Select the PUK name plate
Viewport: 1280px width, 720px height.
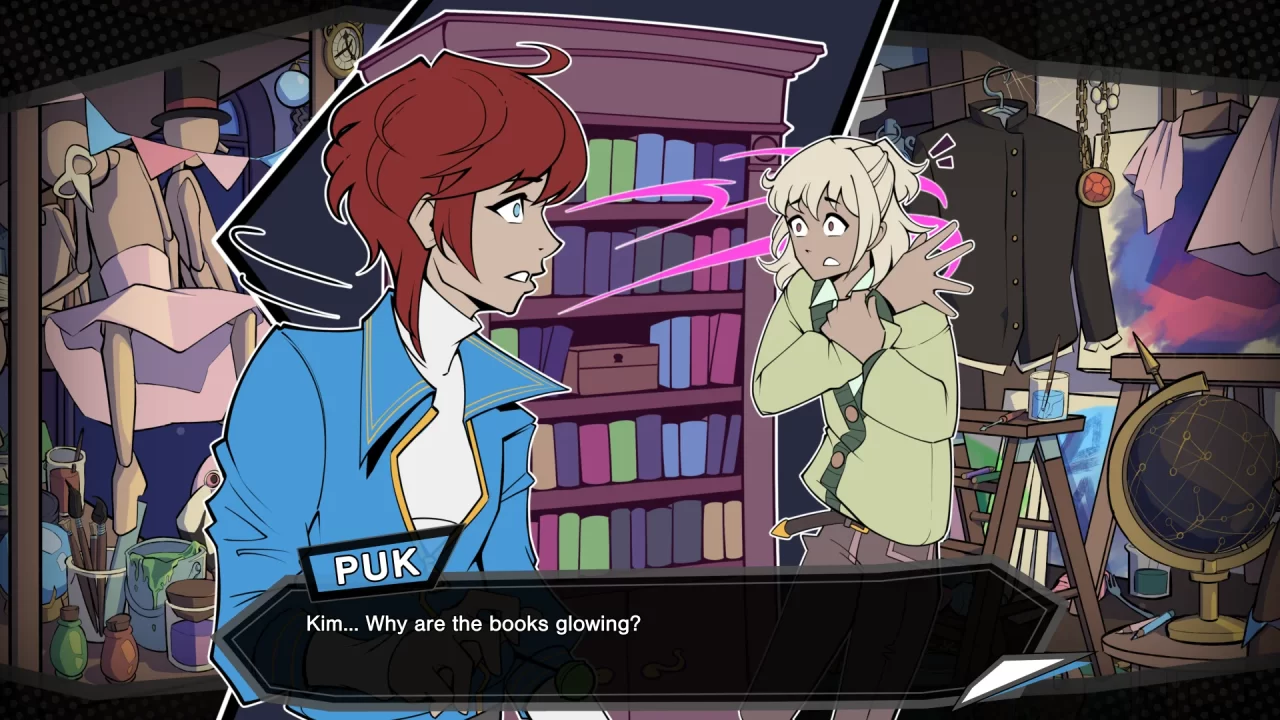coord(375,563)
